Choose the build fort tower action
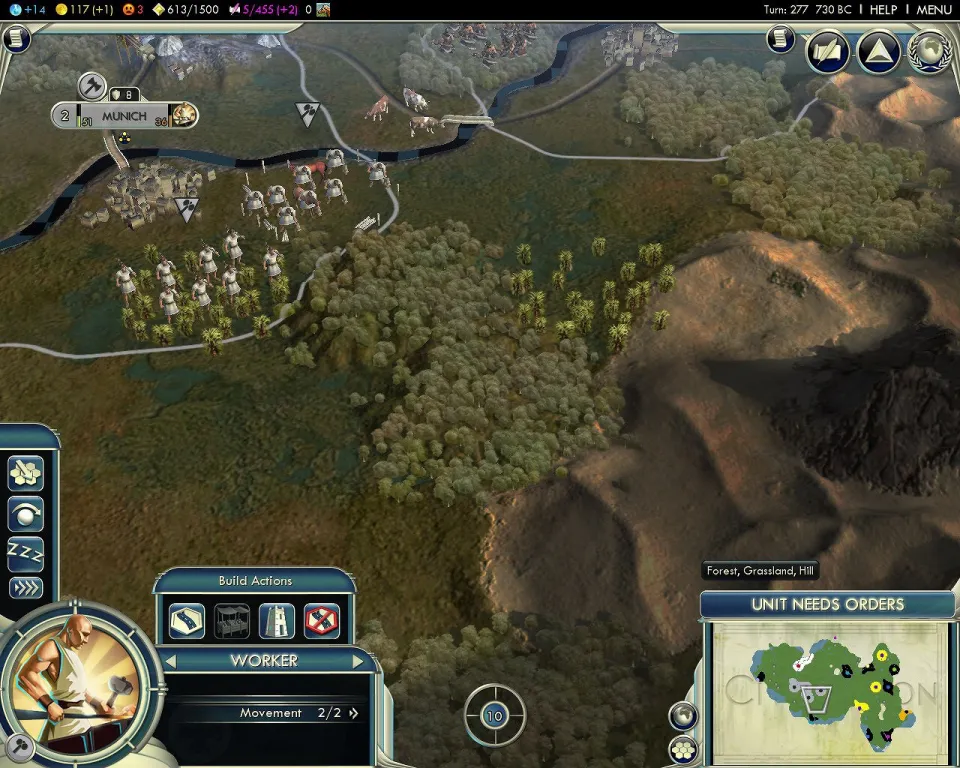The width and height of the screenshot is (960, 768). pyautogui.click(x=277, y=620)
